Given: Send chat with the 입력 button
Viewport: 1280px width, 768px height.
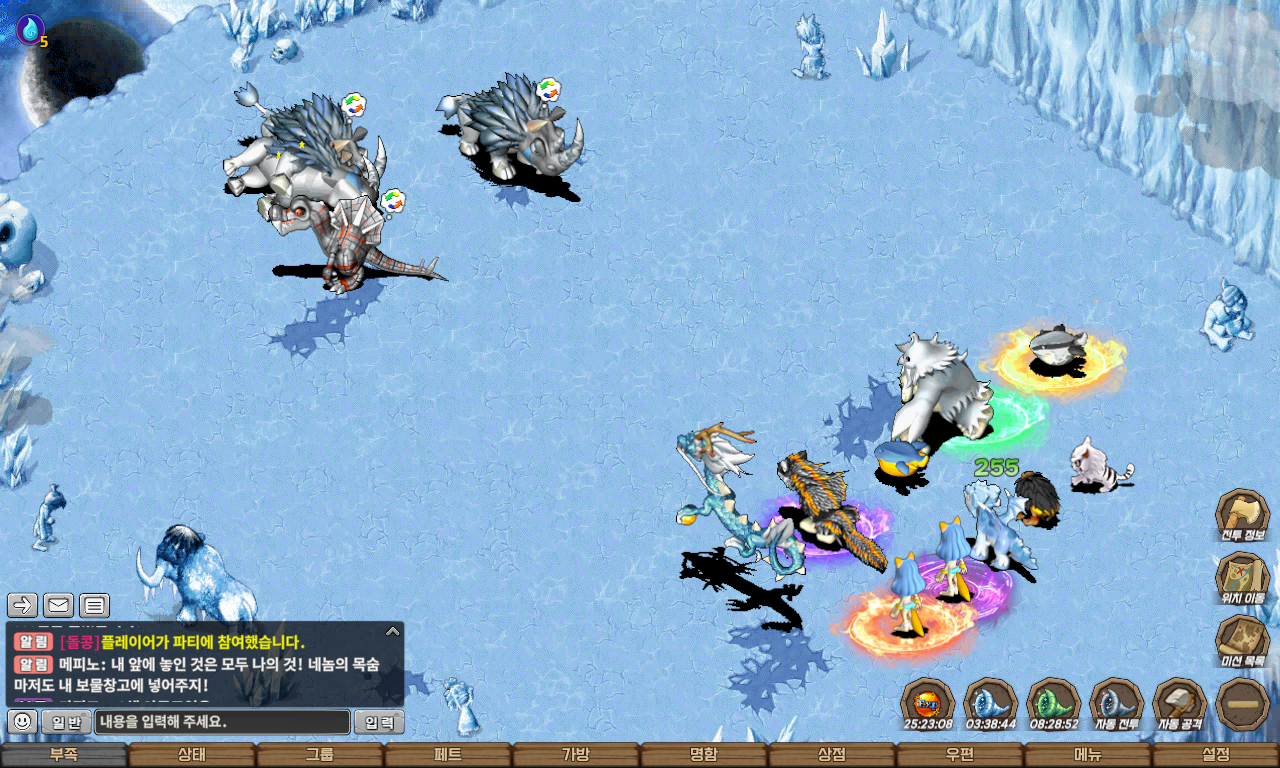Looking at the screenshot, I should point(380,722).
